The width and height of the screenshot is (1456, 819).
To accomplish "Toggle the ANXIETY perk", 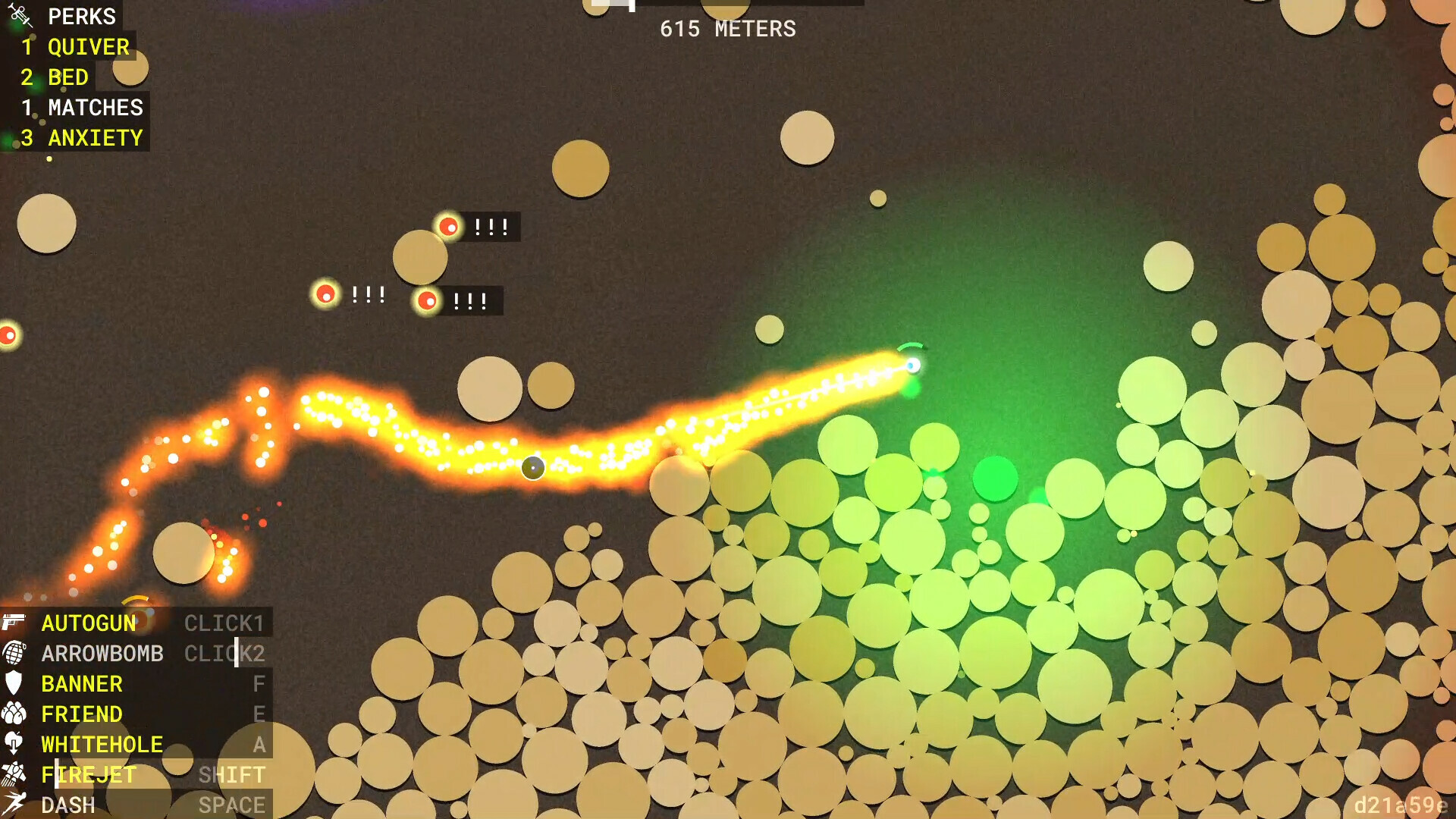I will (x=96, y=137).
